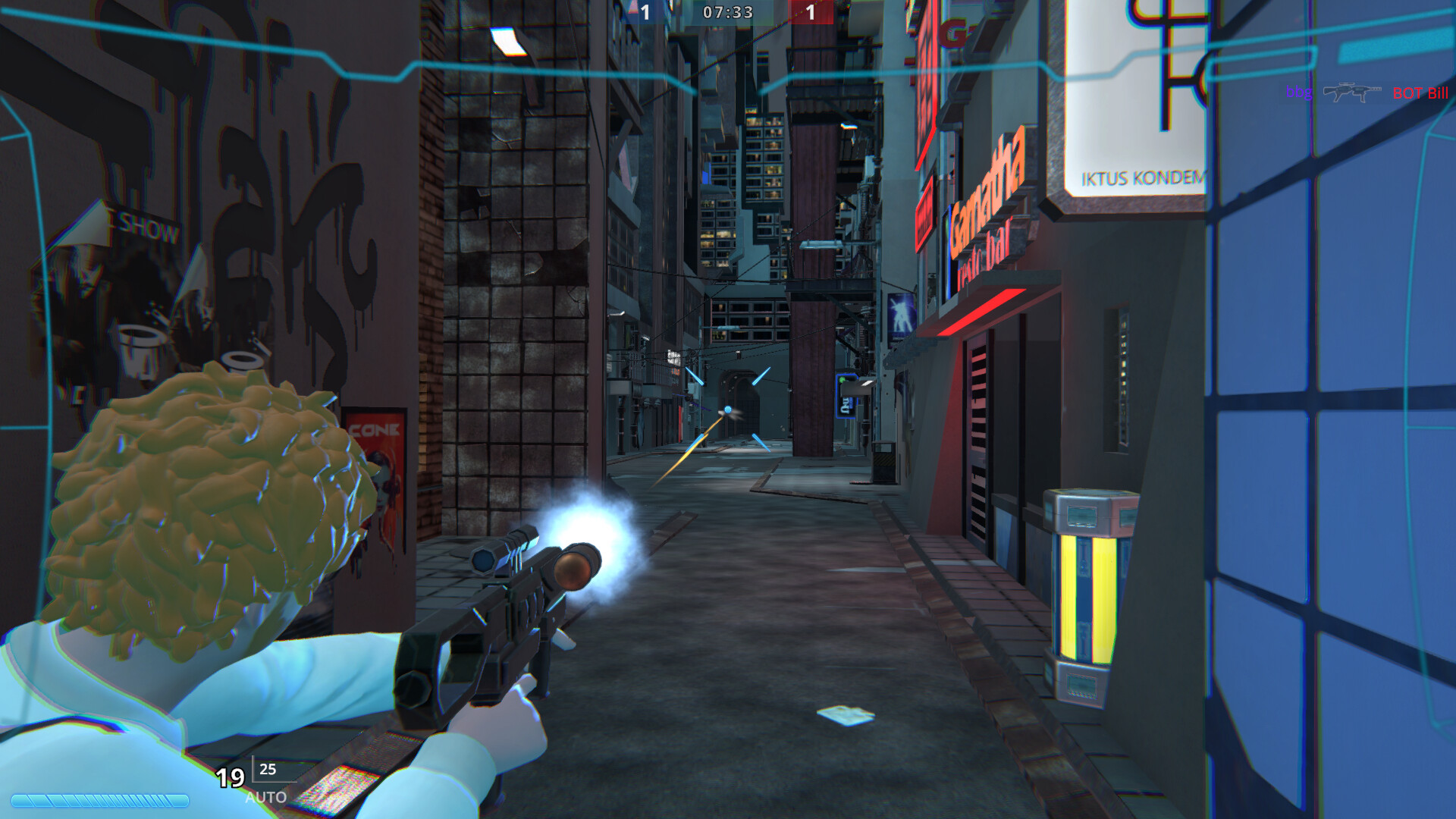
Task: Select the blue team score indicator
Action: pos(646,12)
